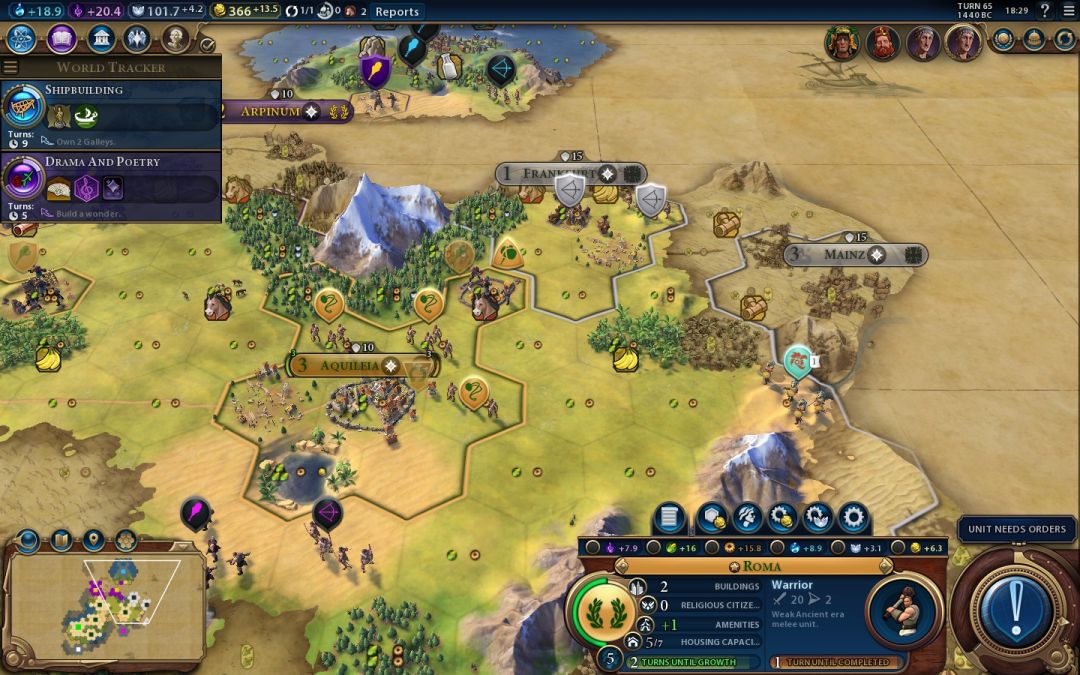Image resolution: width=1080 pixels, height=675 pixels.
Task: Open the Great People screen (bust icon)
Action: tap(176, 39)
